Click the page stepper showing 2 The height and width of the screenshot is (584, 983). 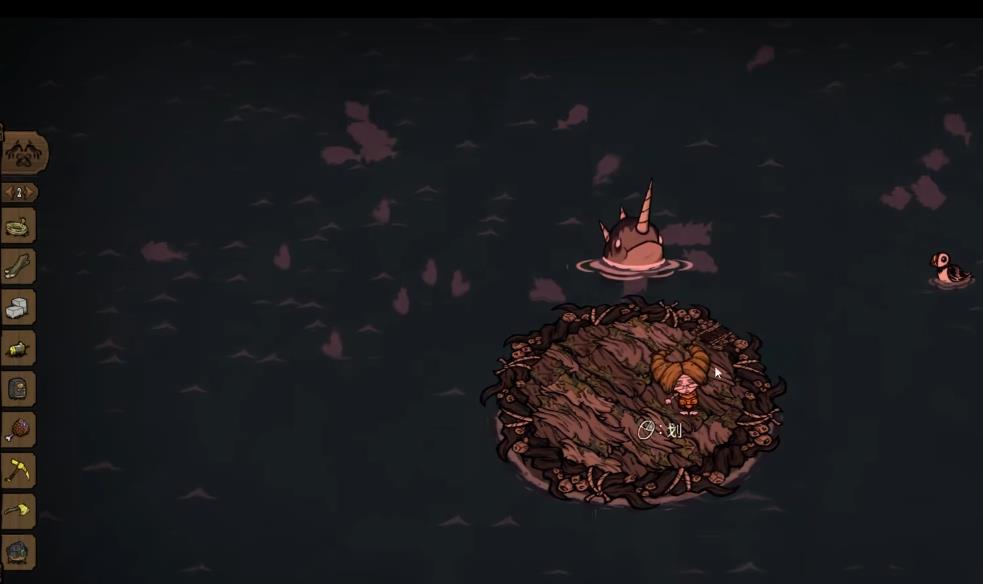tap(19, 192)
